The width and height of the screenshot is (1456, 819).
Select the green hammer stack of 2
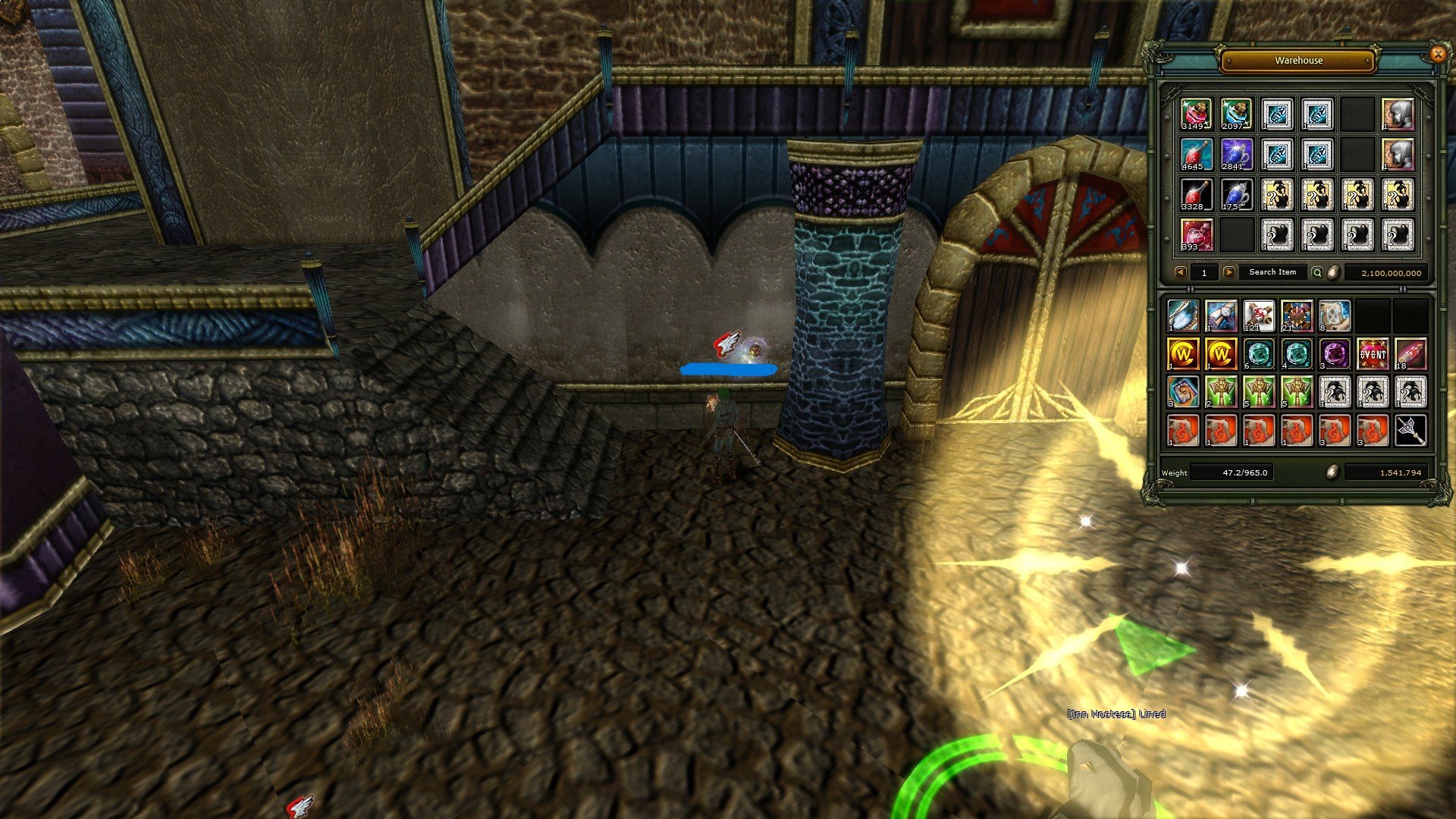[x=1221, y=392]
